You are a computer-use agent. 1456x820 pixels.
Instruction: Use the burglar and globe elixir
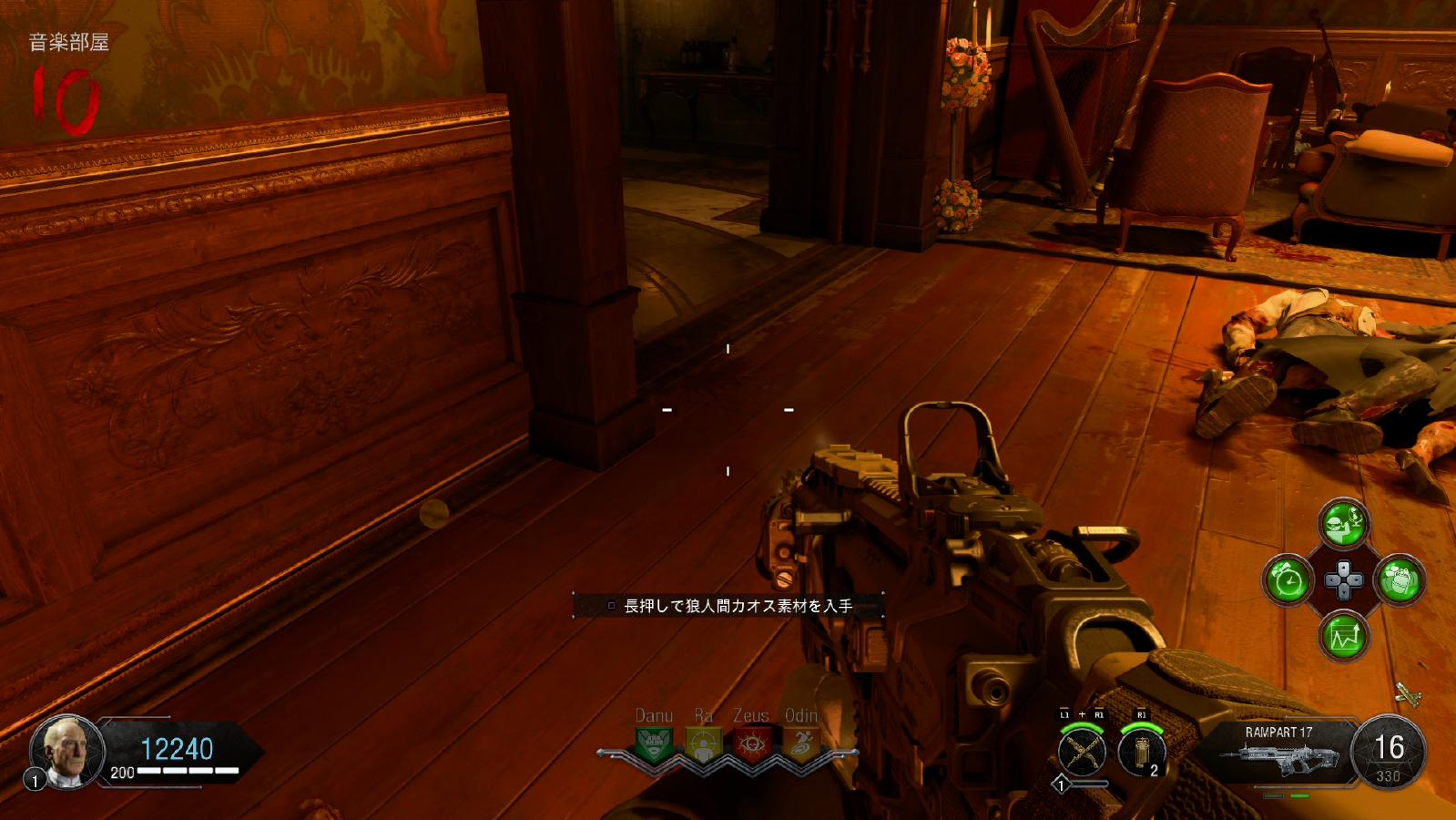coord(1343,523)
